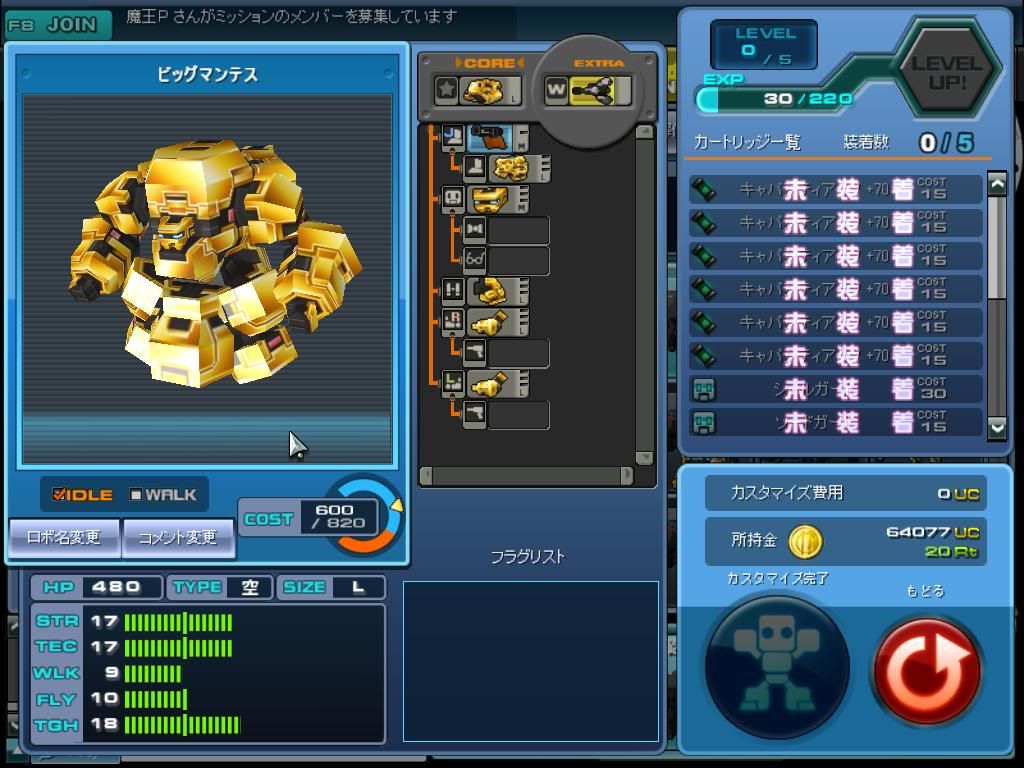
Task: Click the cartridge list's up arrow
Action: (x=996, y=184)
